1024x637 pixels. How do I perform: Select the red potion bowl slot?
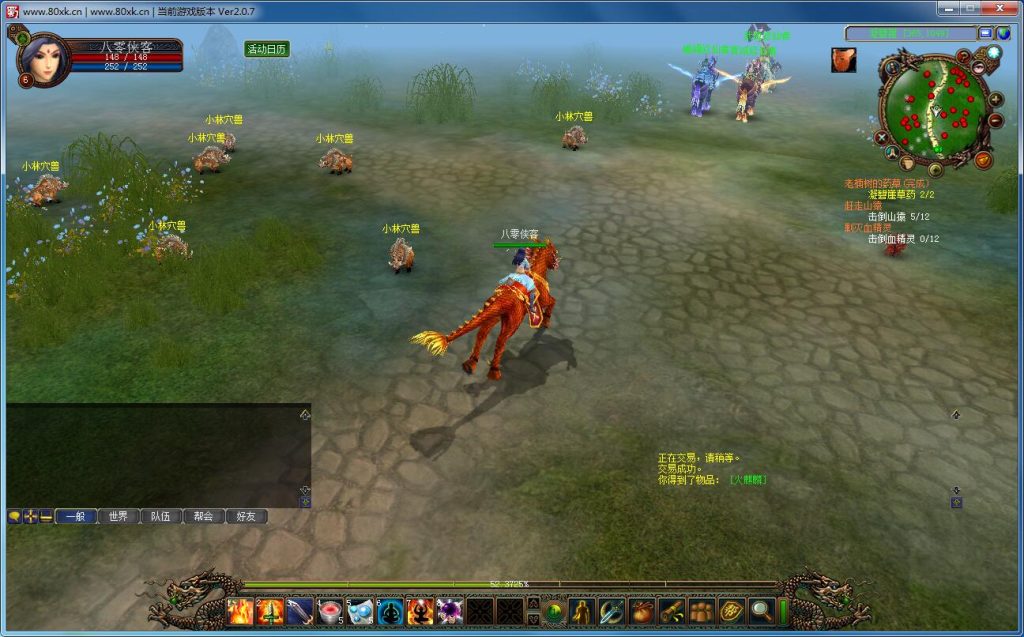tap(330, 611)
